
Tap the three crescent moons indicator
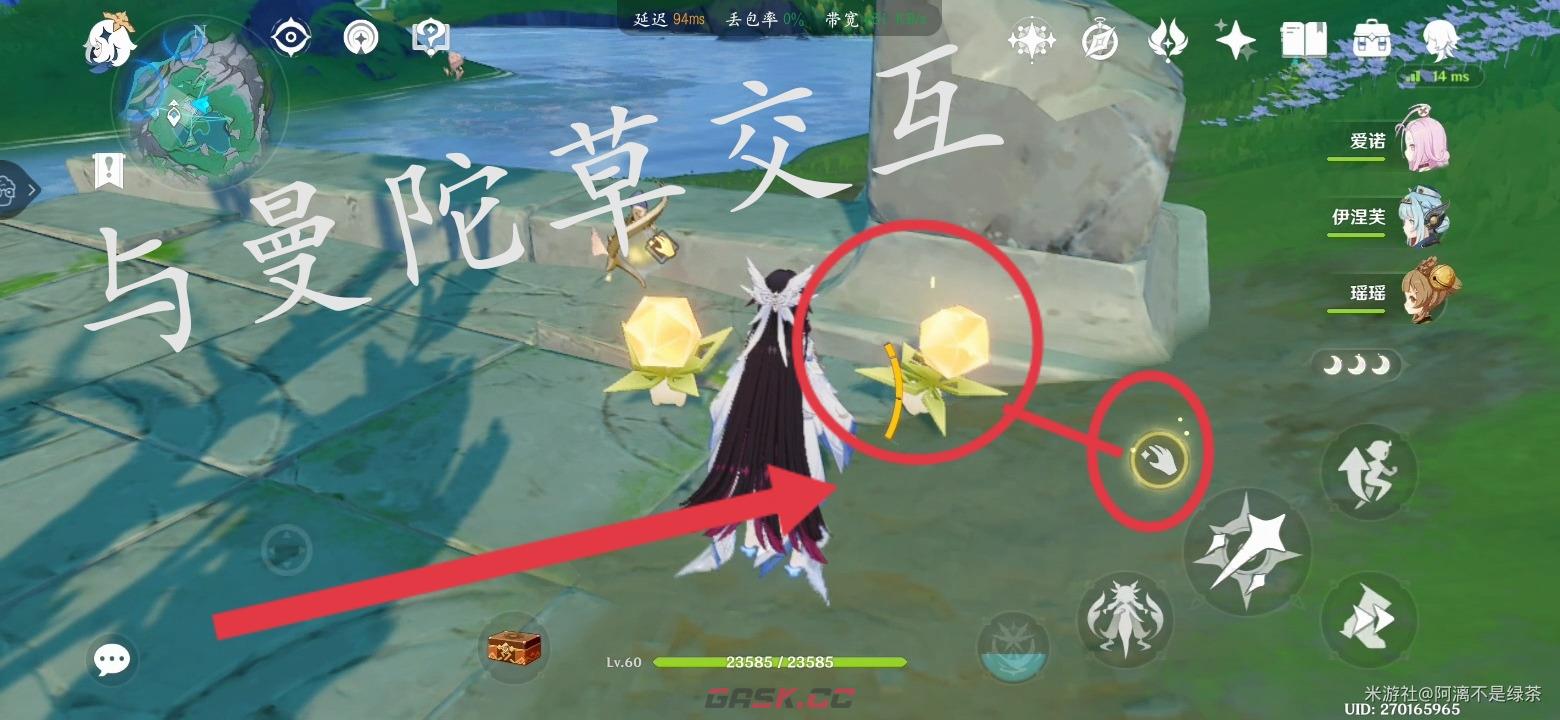tap(1355, 366)
